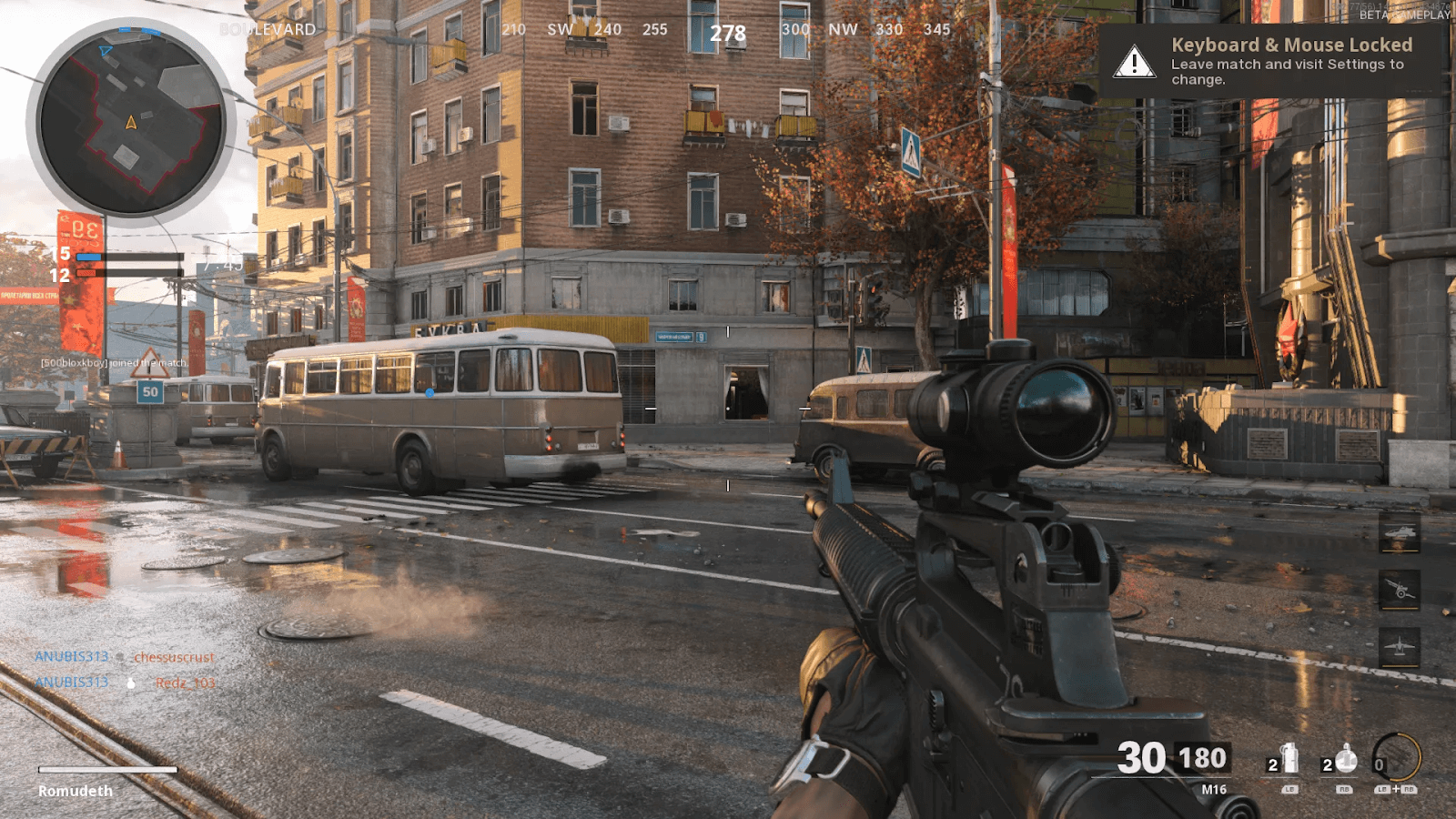The width and height of the screenshot is (1456, 819).
Task: Click the M16 weapon name label
Action: tap(1214, 787)
